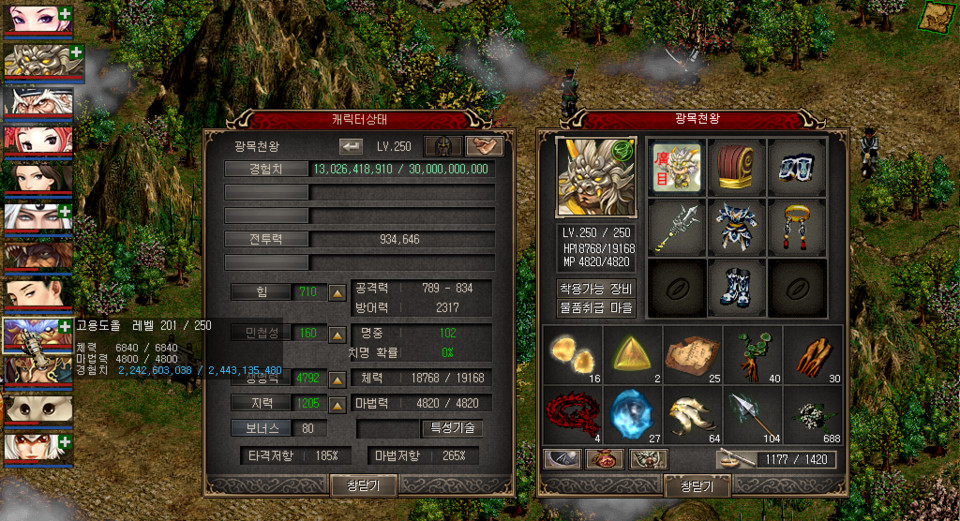Open the world map icon
Viewport: 960px width, 521px height.
937,17
